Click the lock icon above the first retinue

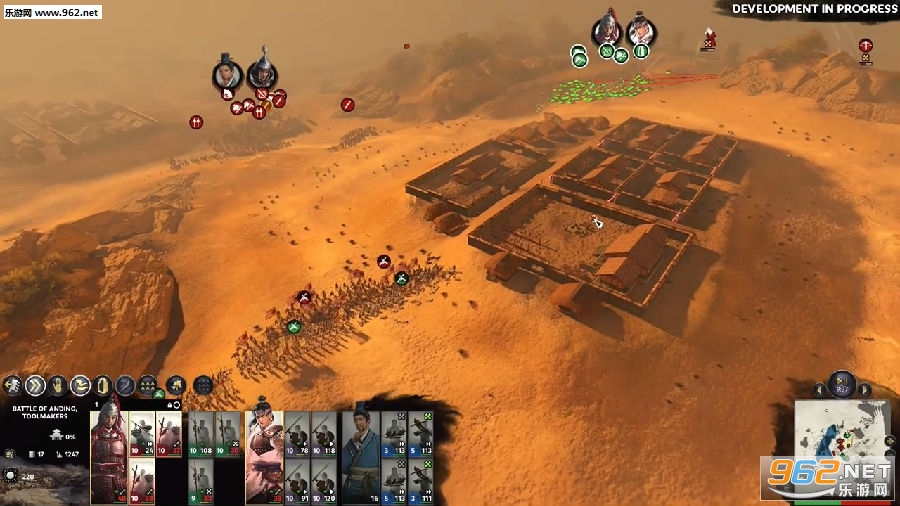[x=170, y=405]
